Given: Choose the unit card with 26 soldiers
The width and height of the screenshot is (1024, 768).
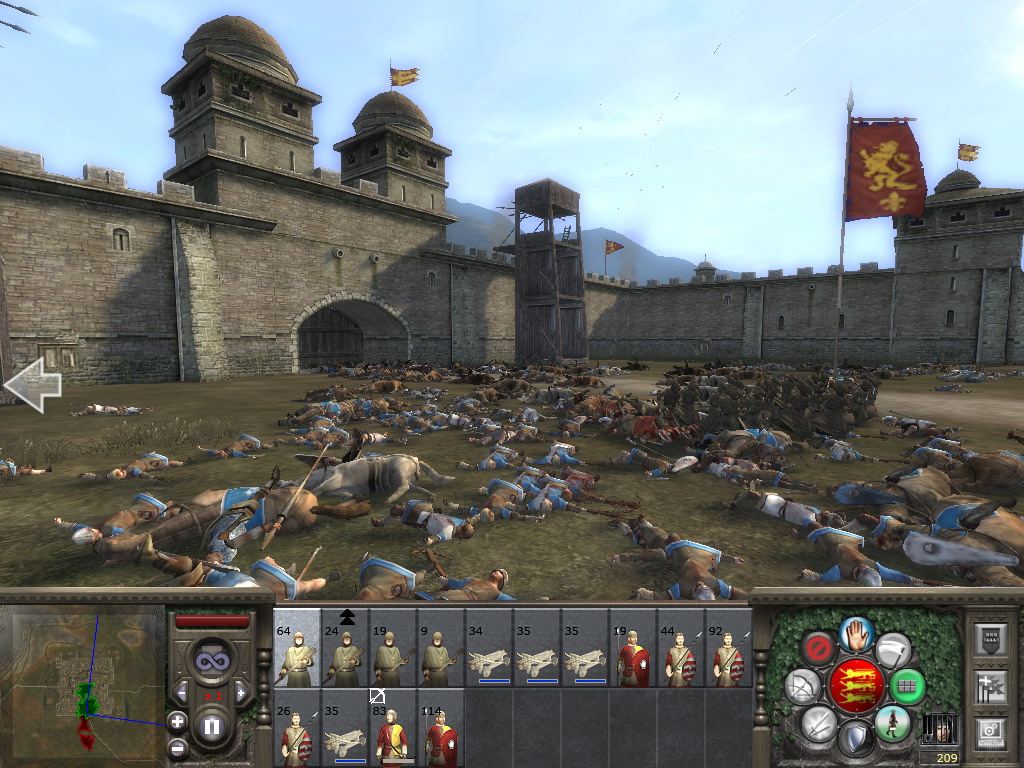Looking at the screenshot, I should [x=297, y=728].
